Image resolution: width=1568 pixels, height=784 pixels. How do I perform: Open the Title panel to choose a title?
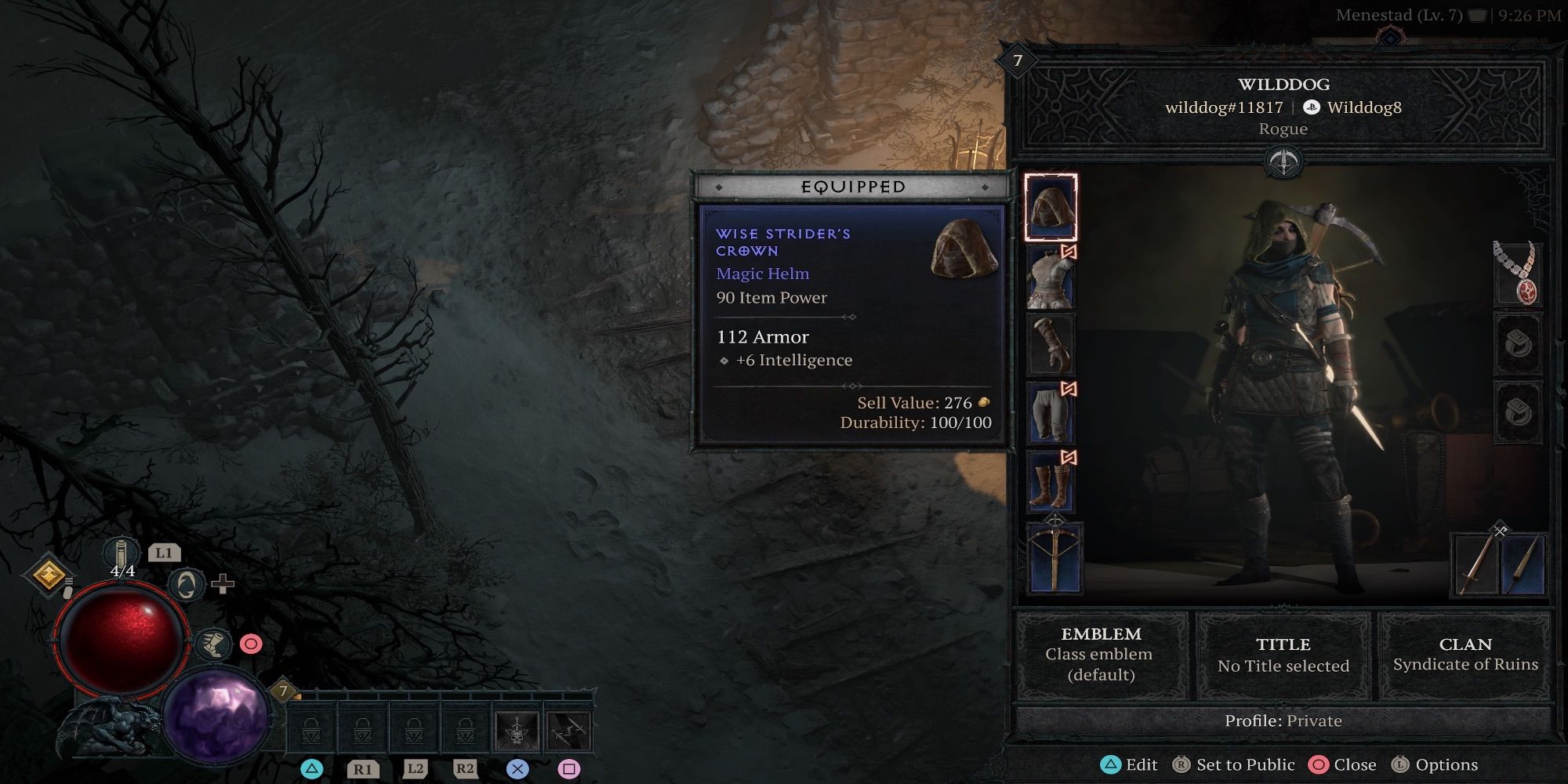[x=1284, y=655]
